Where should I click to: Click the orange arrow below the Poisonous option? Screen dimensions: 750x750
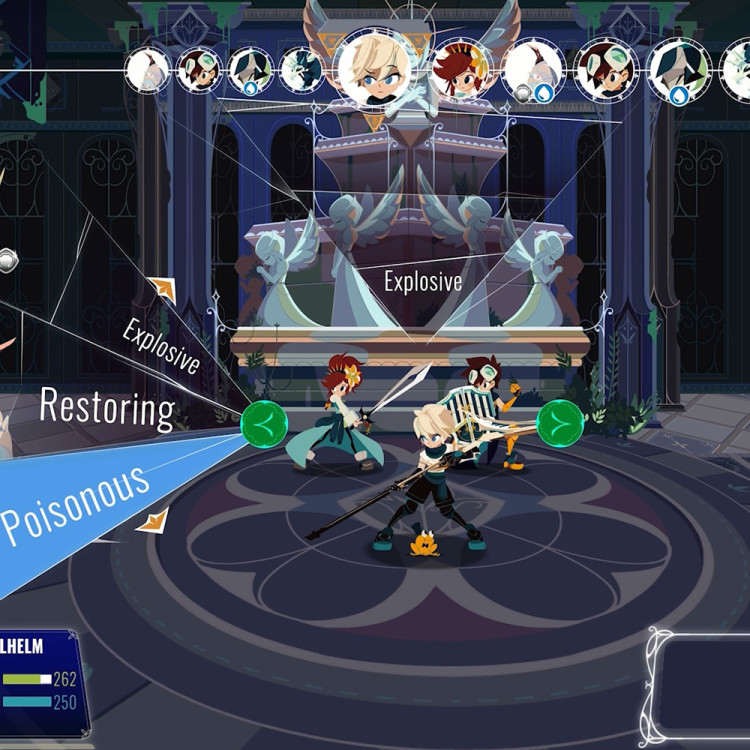(x=153, y=521)
